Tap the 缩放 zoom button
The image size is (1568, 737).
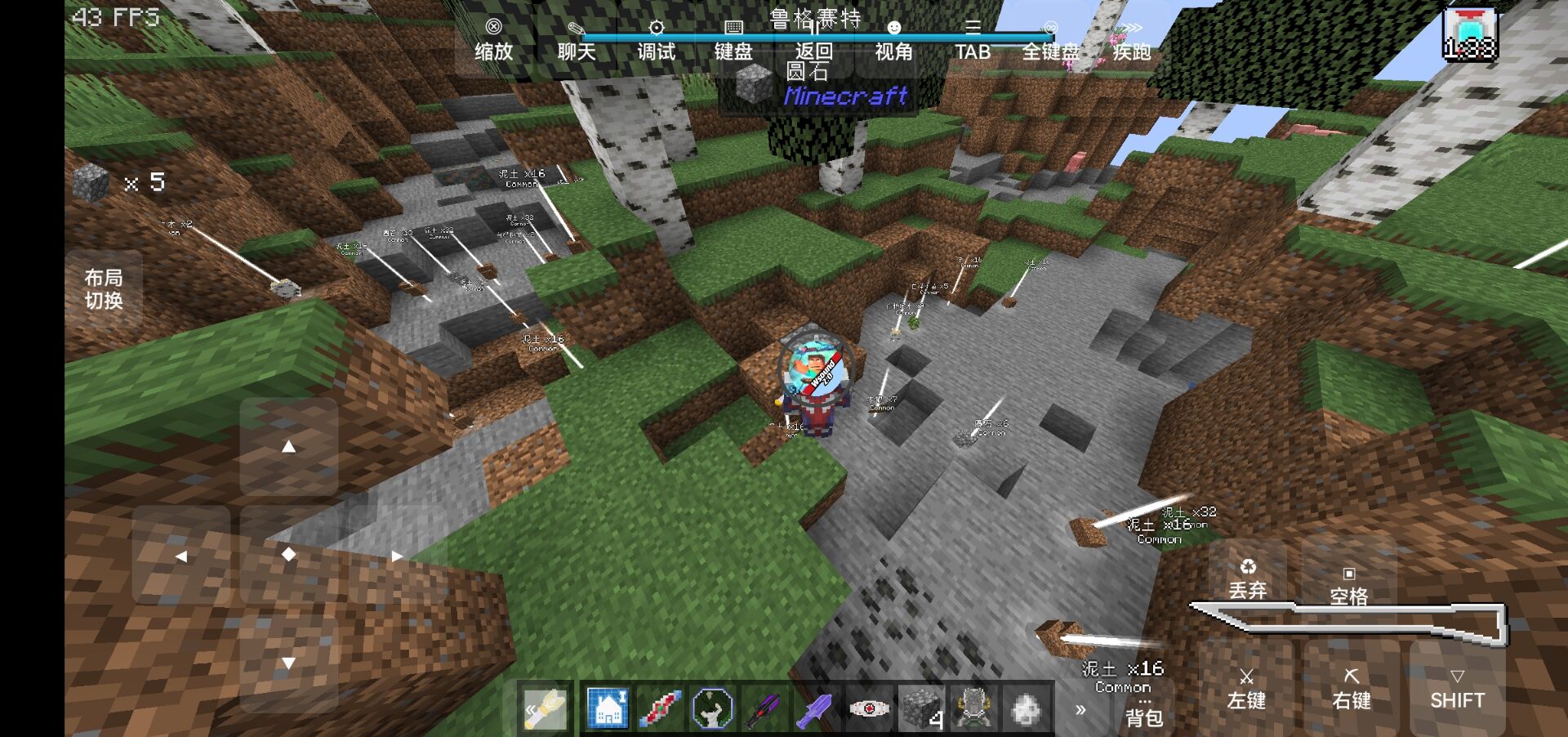click(493, 42)
